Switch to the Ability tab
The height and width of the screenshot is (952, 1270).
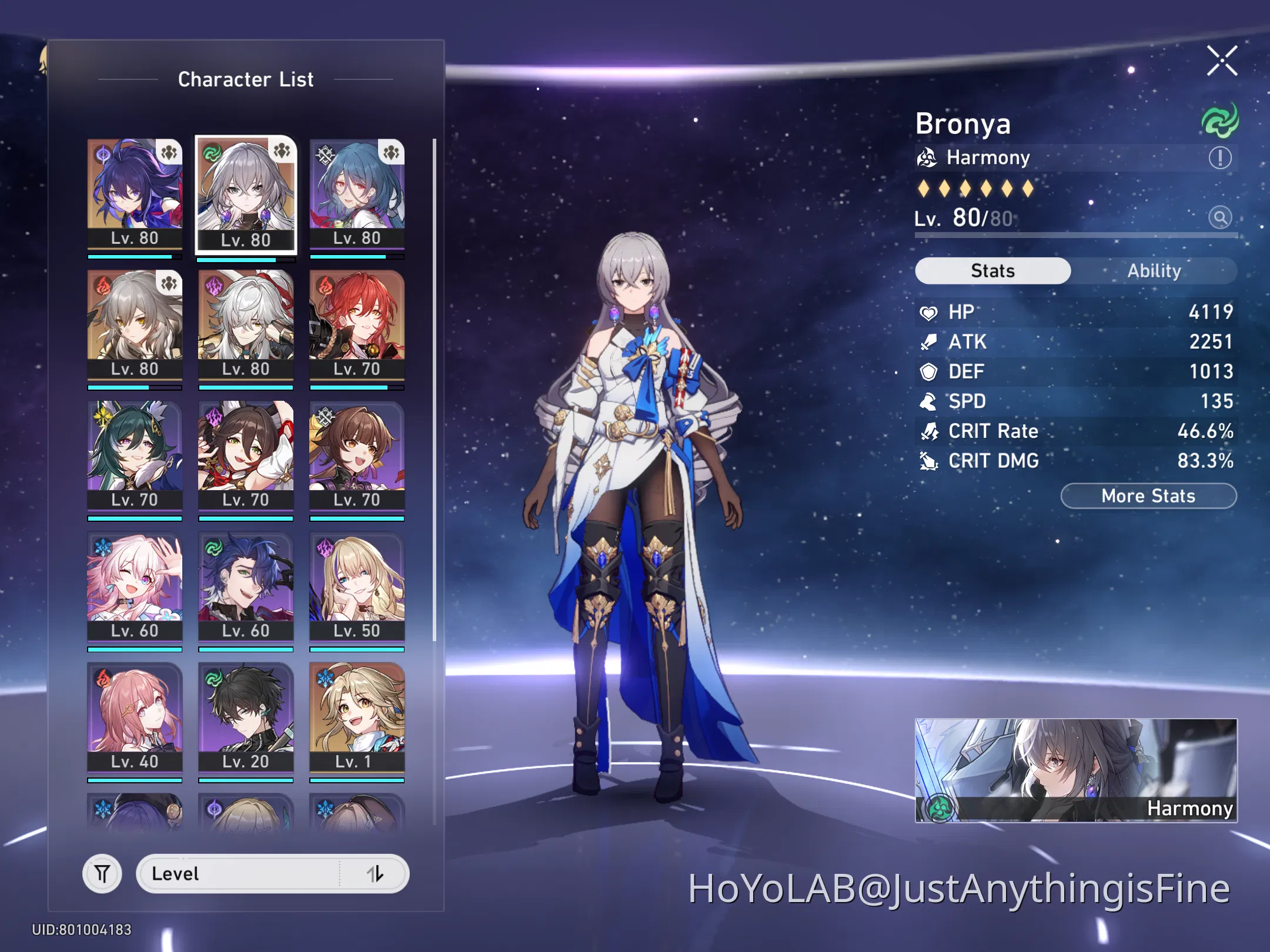coord(1155,270)
